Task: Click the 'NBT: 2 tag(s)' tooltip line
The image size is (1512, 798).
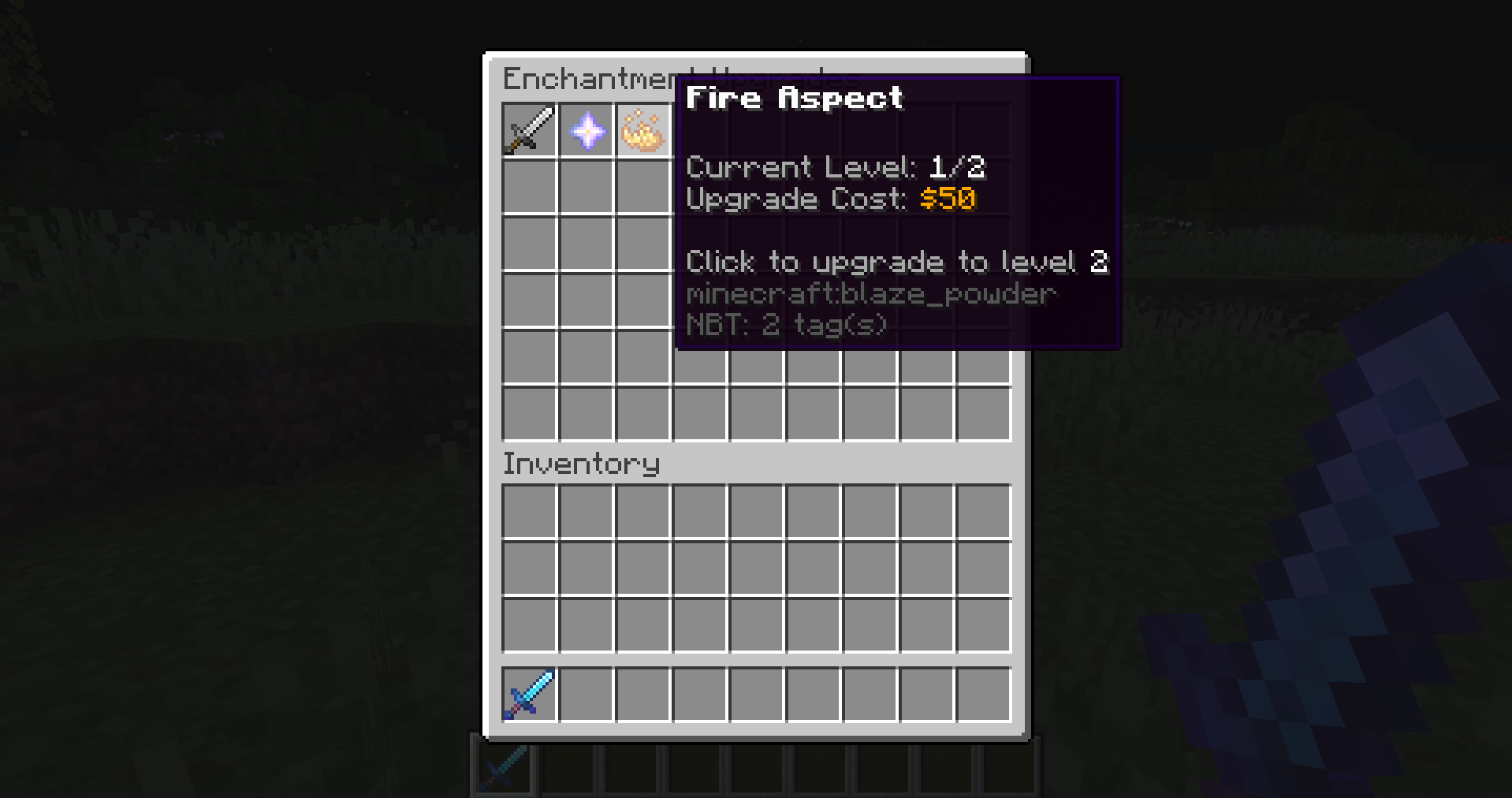Action: pyautogui.click(x=785, y=323)
